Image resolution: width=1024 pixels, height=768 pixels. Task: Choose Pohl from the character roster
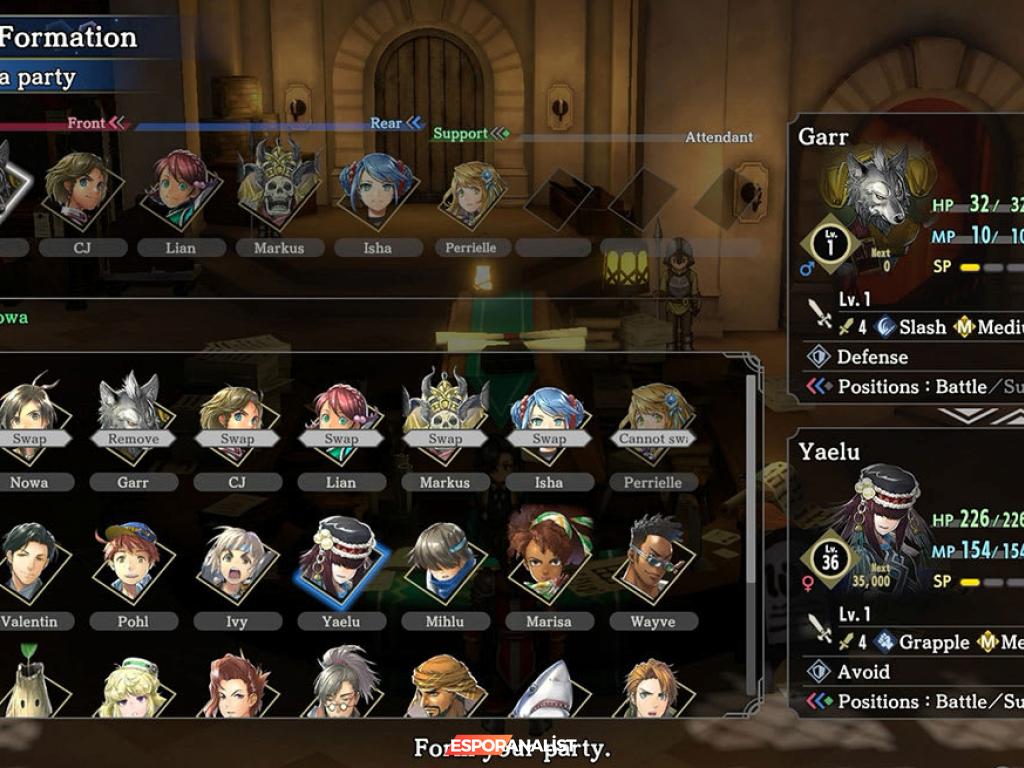133,562
